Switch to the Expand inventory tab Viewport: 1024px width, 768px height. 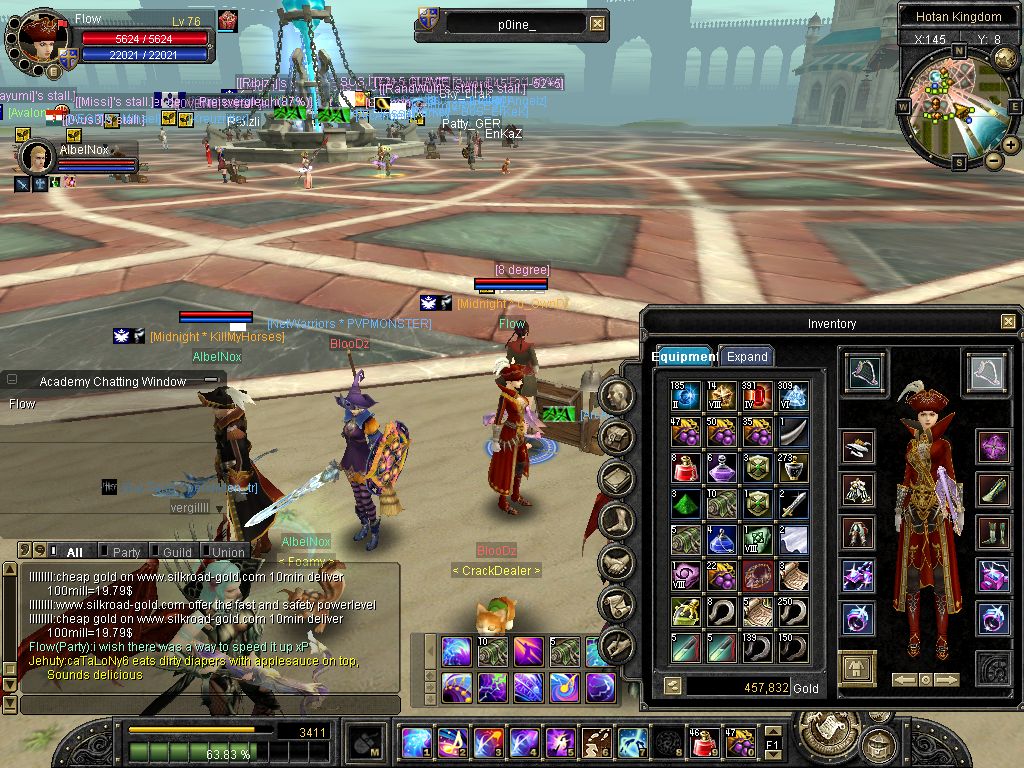(x=746, y=356)
